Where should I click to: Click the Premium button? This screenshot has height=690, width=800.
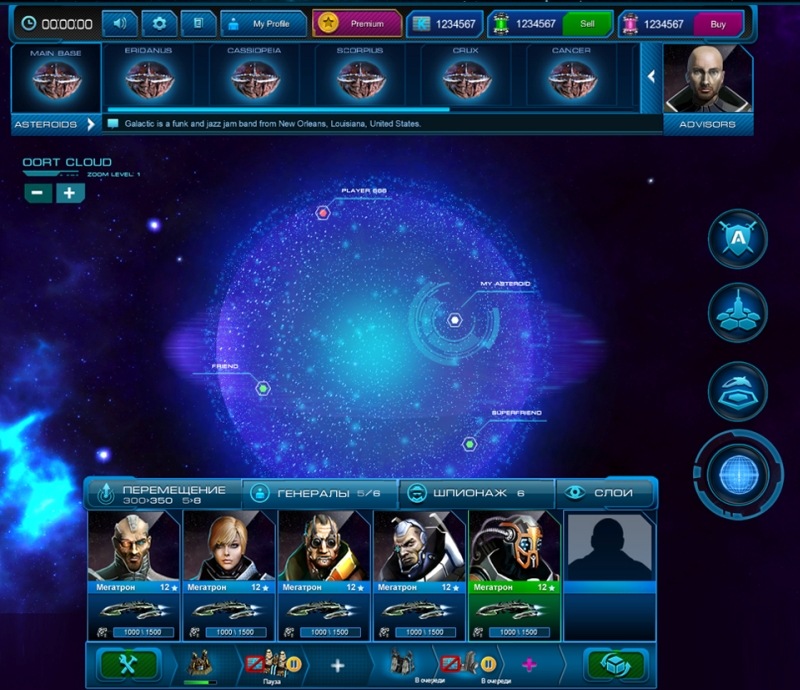357,23
